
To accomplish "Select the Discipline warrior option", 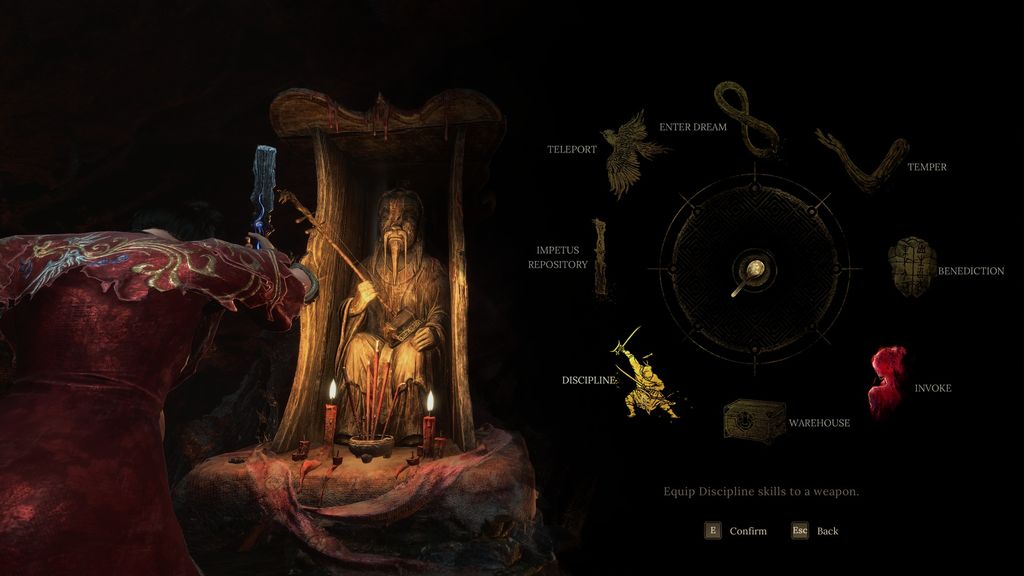I will click(x=645, y=376).
